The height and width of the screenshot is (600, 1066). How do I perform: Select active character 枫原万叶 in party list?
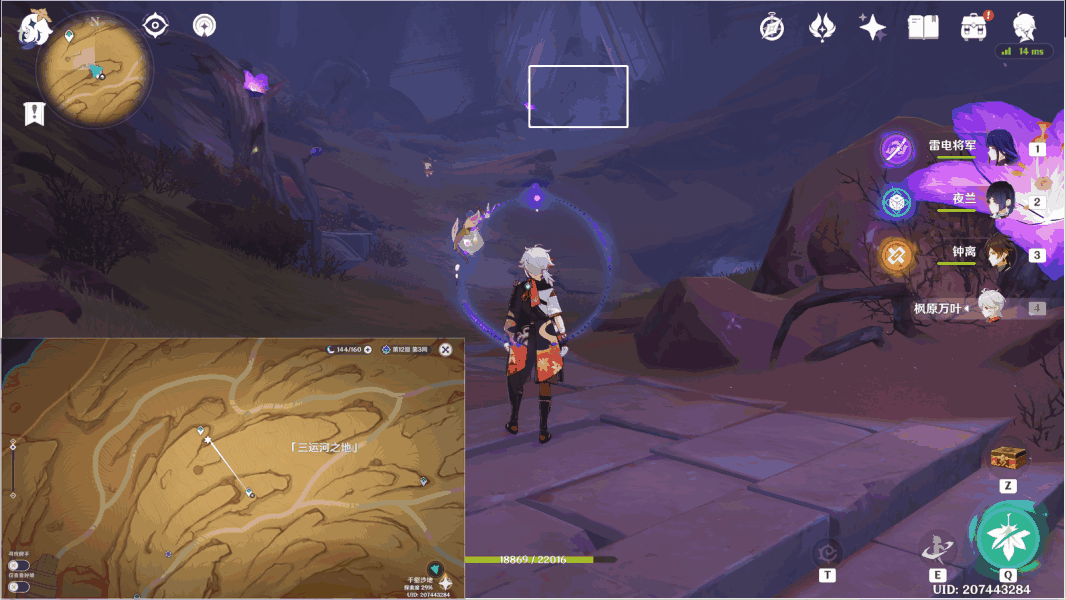[x=990, y=308]
